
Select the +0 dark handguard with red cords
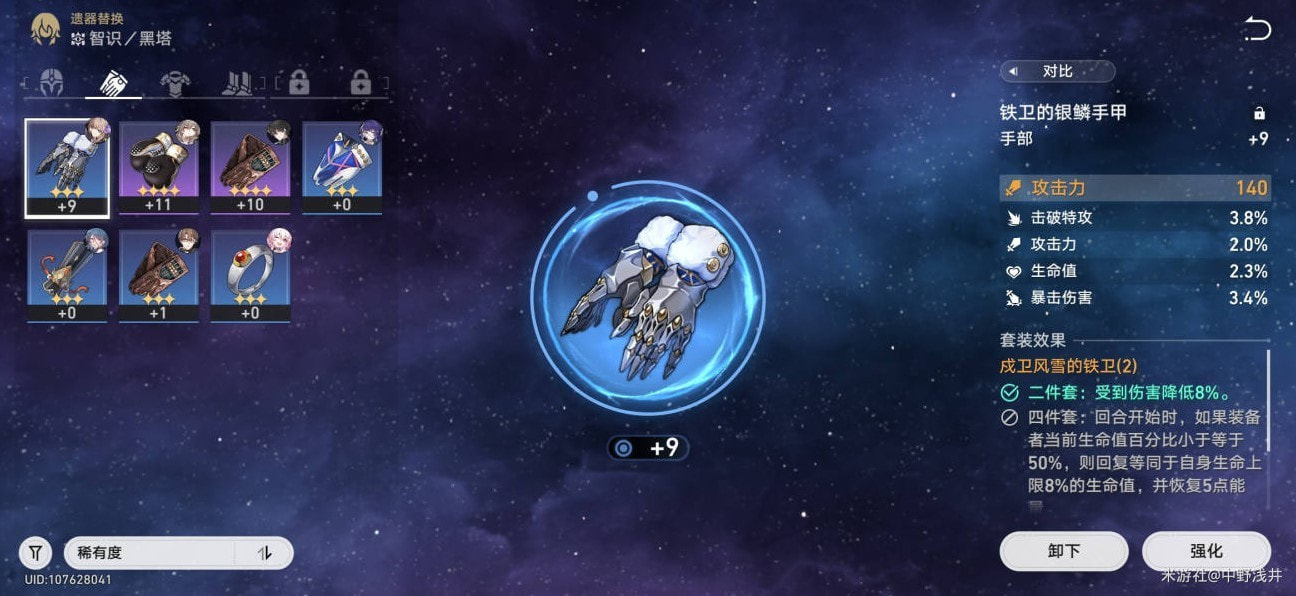(x=68, y=276)
